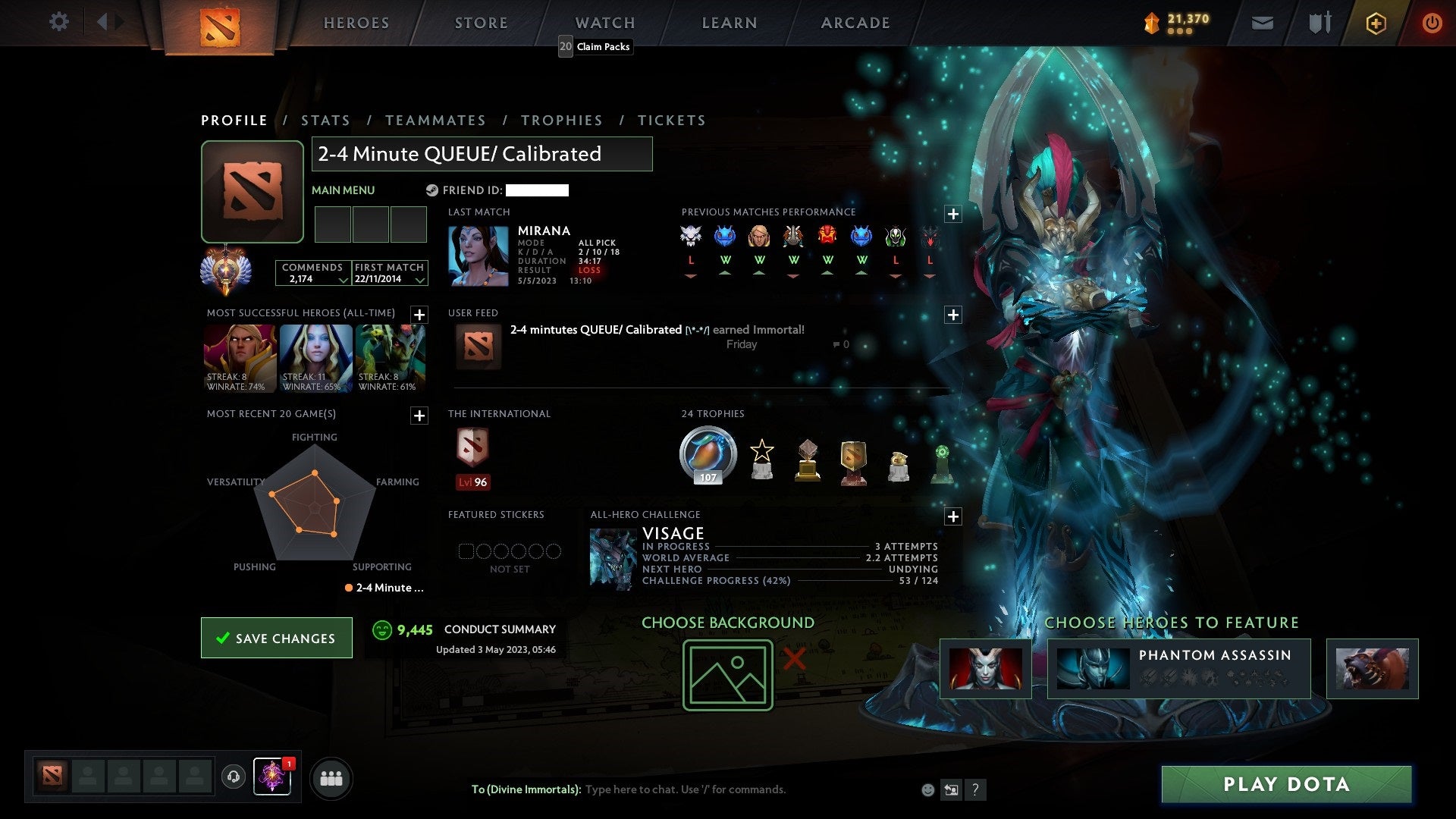Switch to the Stats tab
1456x819 pixels.
(x=325, y=120)
